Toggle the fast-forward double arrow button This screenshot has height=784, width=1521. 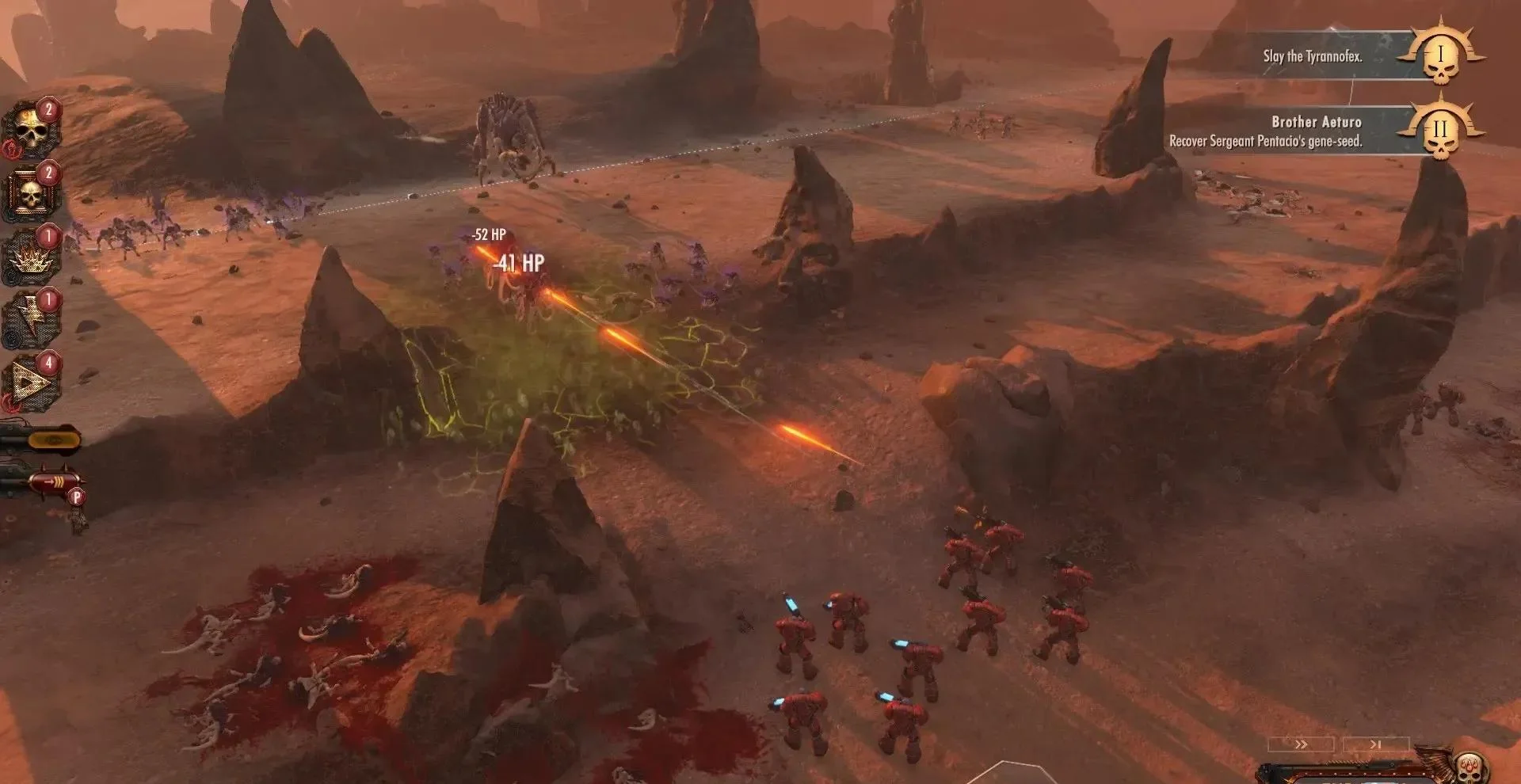(1301, 744)
